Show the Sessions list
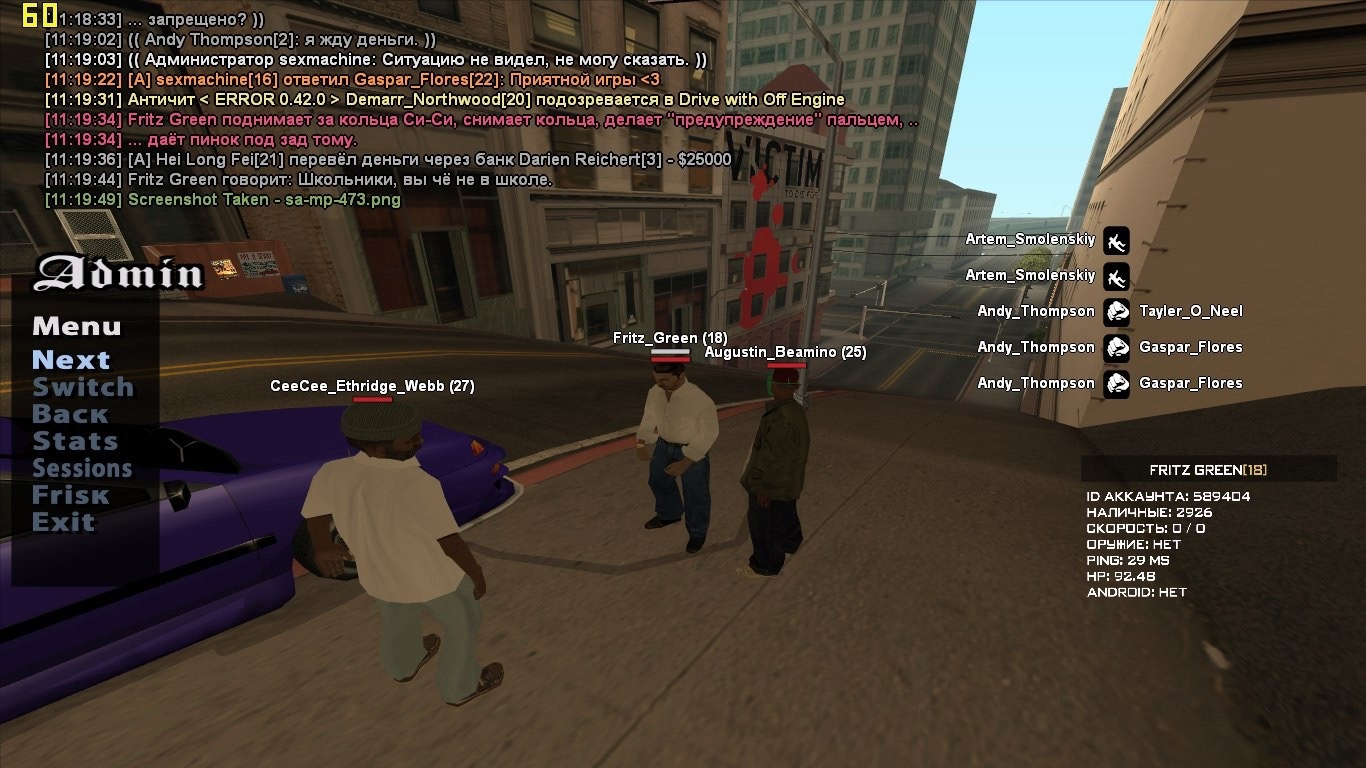This screenshot has height=768, width=1366. click(x=82, y=468)
